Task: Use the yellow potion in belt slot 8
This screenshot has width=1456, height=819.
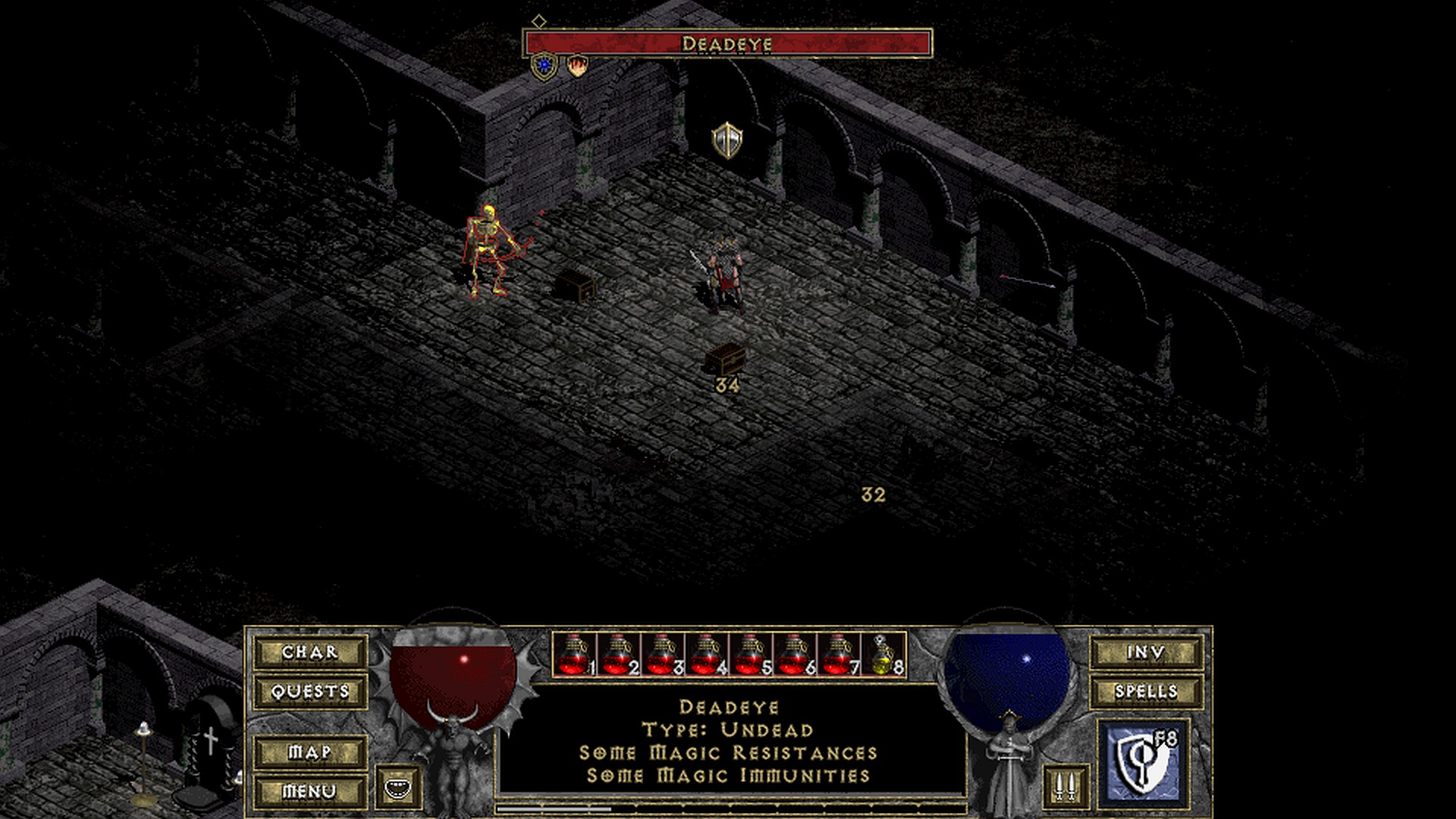Action: (883, 654)
